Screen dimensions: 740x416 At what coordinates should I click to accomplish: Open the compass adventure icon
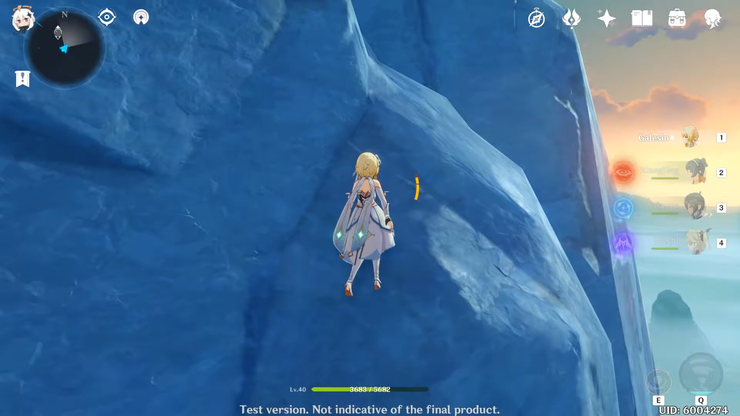pos(537,18)
